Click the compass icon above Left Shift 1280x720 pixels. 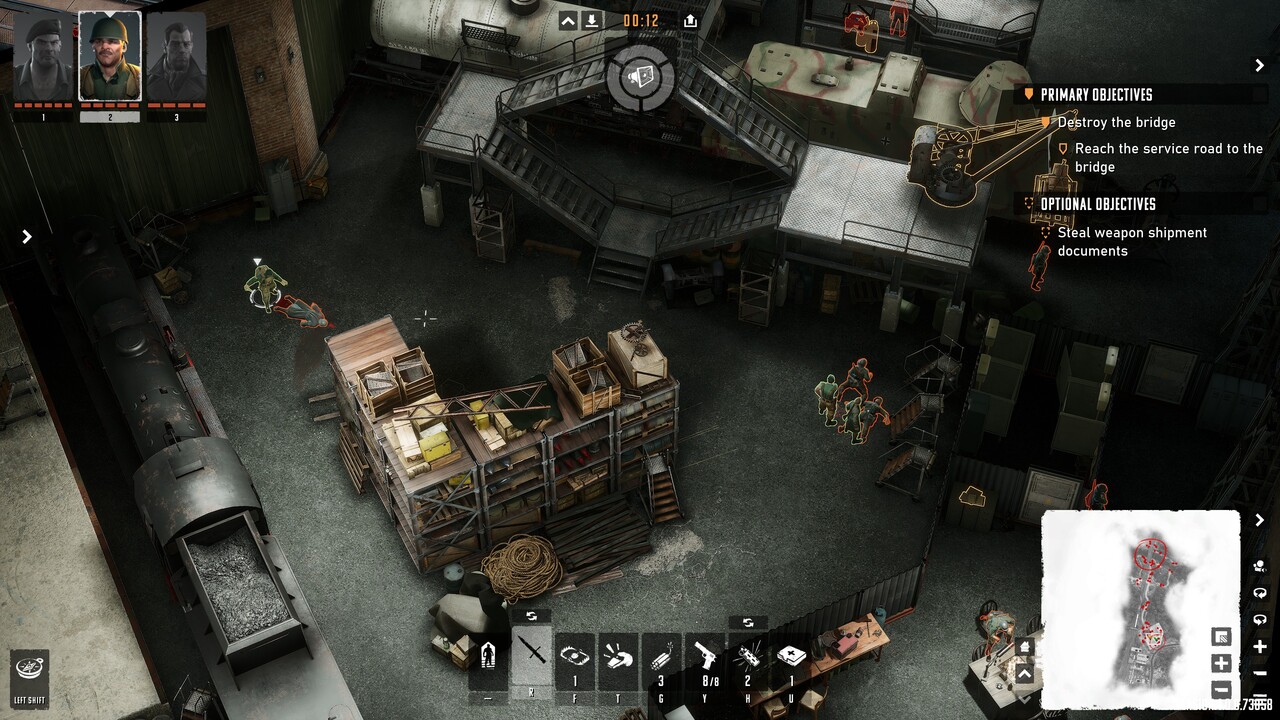pyautogui.click(x=29, y=667)
